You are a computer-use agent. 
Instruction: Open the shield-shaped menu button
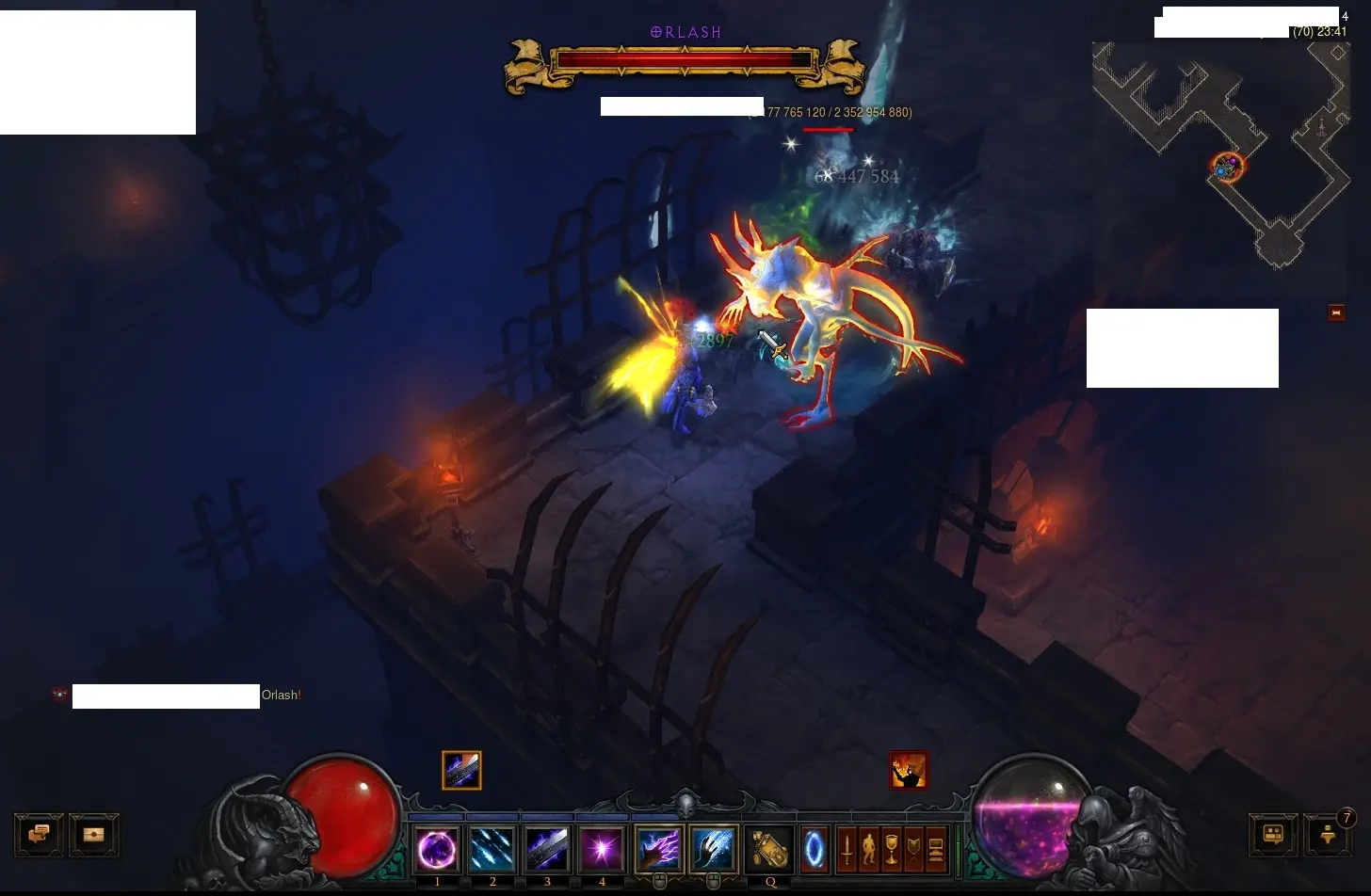[x=913, y=850]
